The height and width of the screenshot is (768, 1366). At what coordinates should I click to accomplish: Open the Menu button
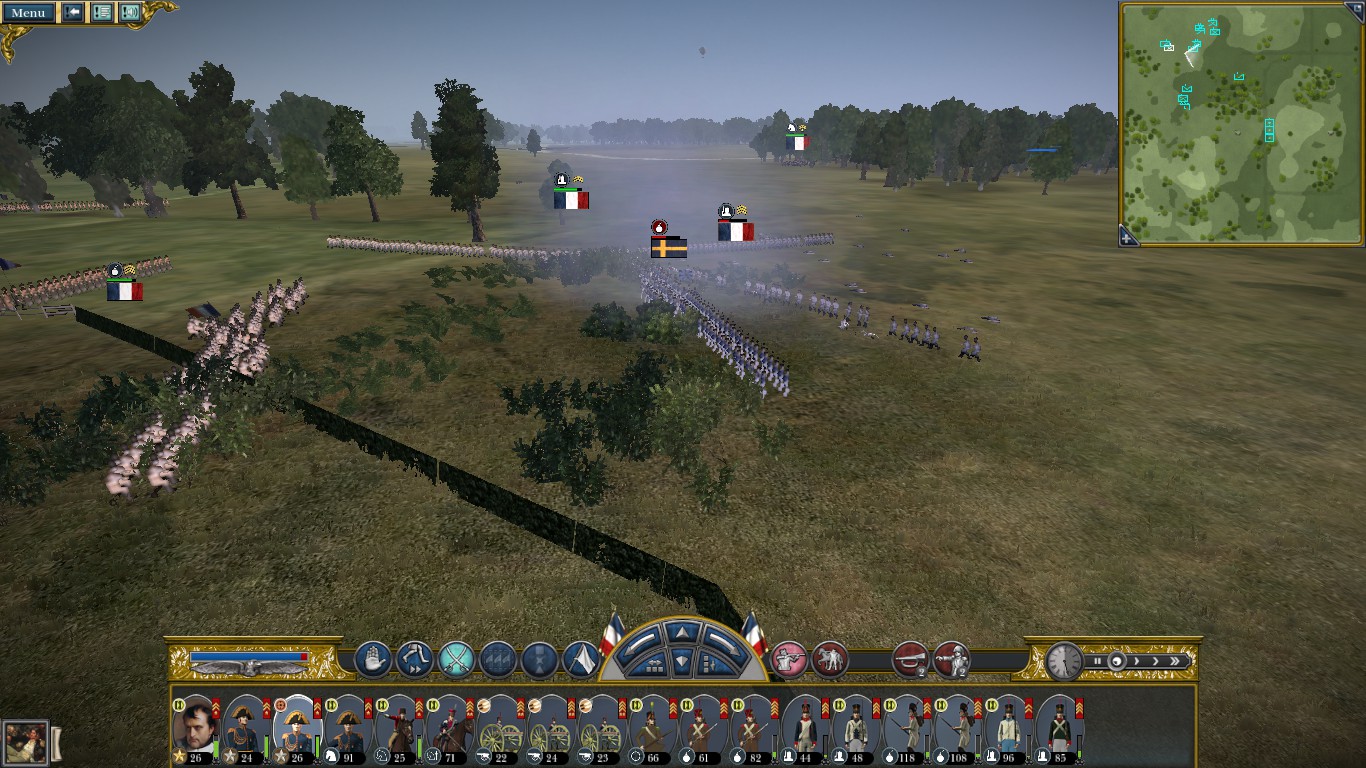pyautogui.click(x=29, y=13)
